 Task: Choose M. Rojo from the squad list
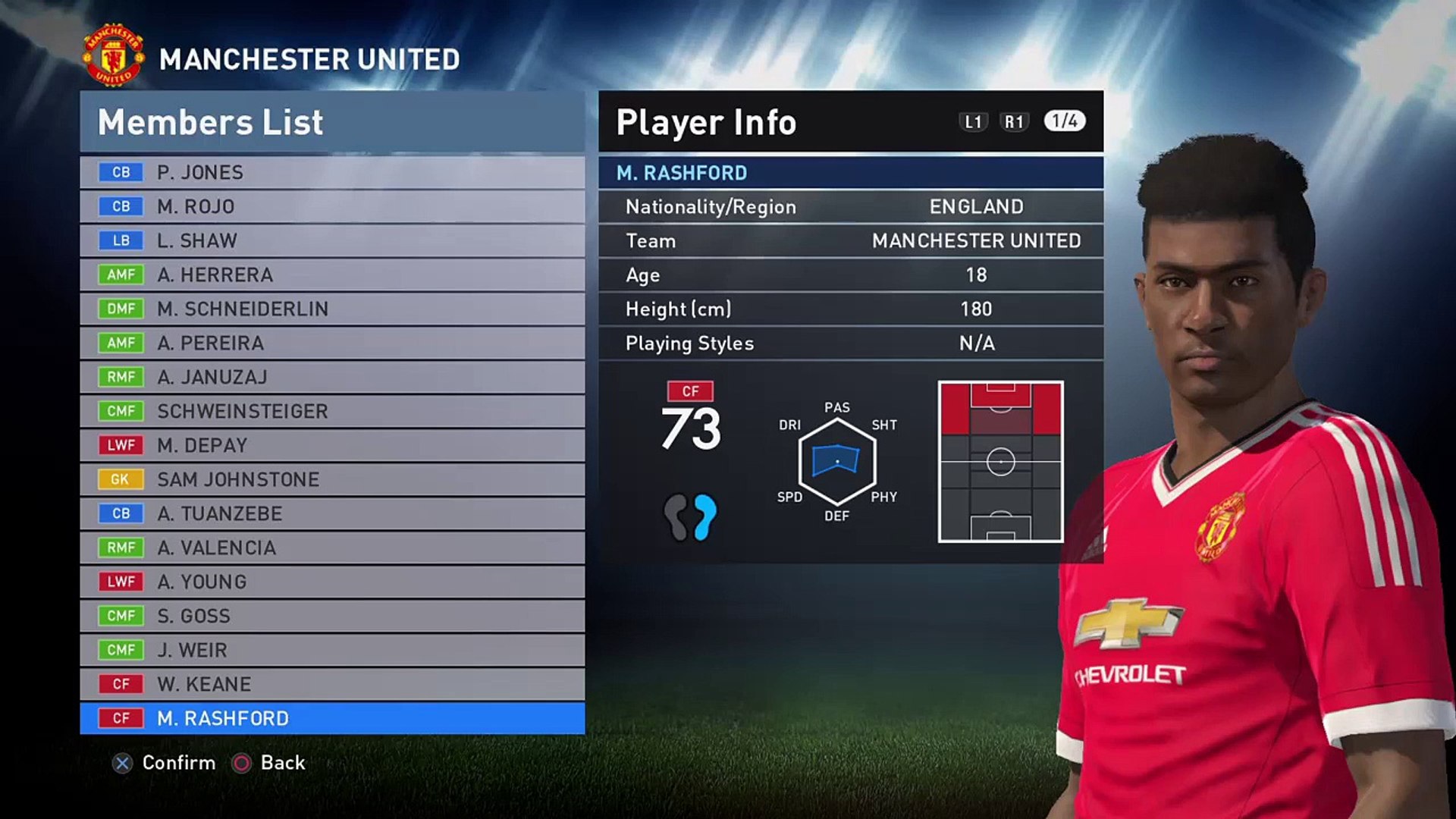pyautogui.click(x=332, y=206)
